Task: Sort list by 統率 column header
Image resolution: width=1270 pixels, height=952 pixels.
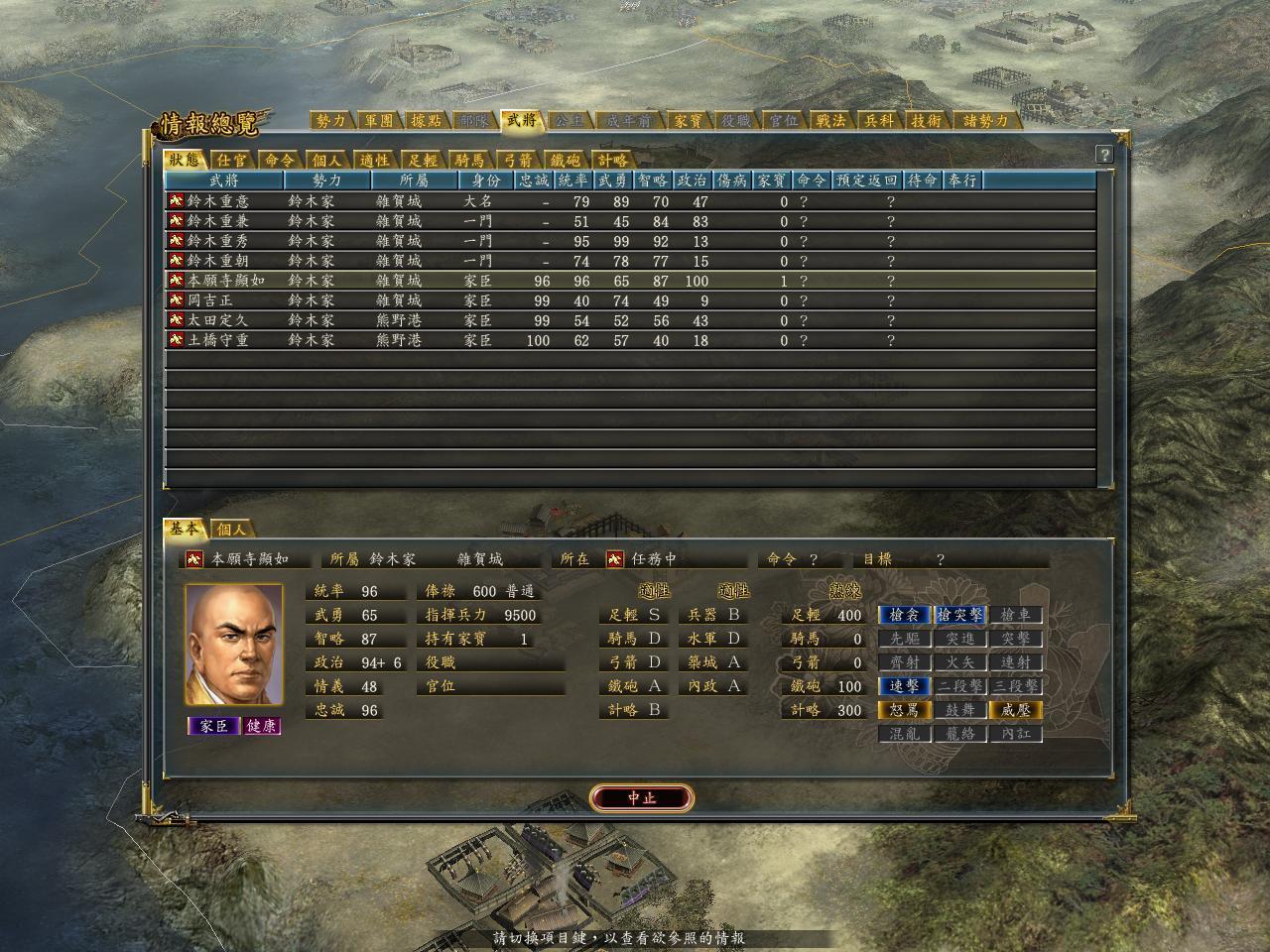Action: pyautogui.click(x=573, y=180)
